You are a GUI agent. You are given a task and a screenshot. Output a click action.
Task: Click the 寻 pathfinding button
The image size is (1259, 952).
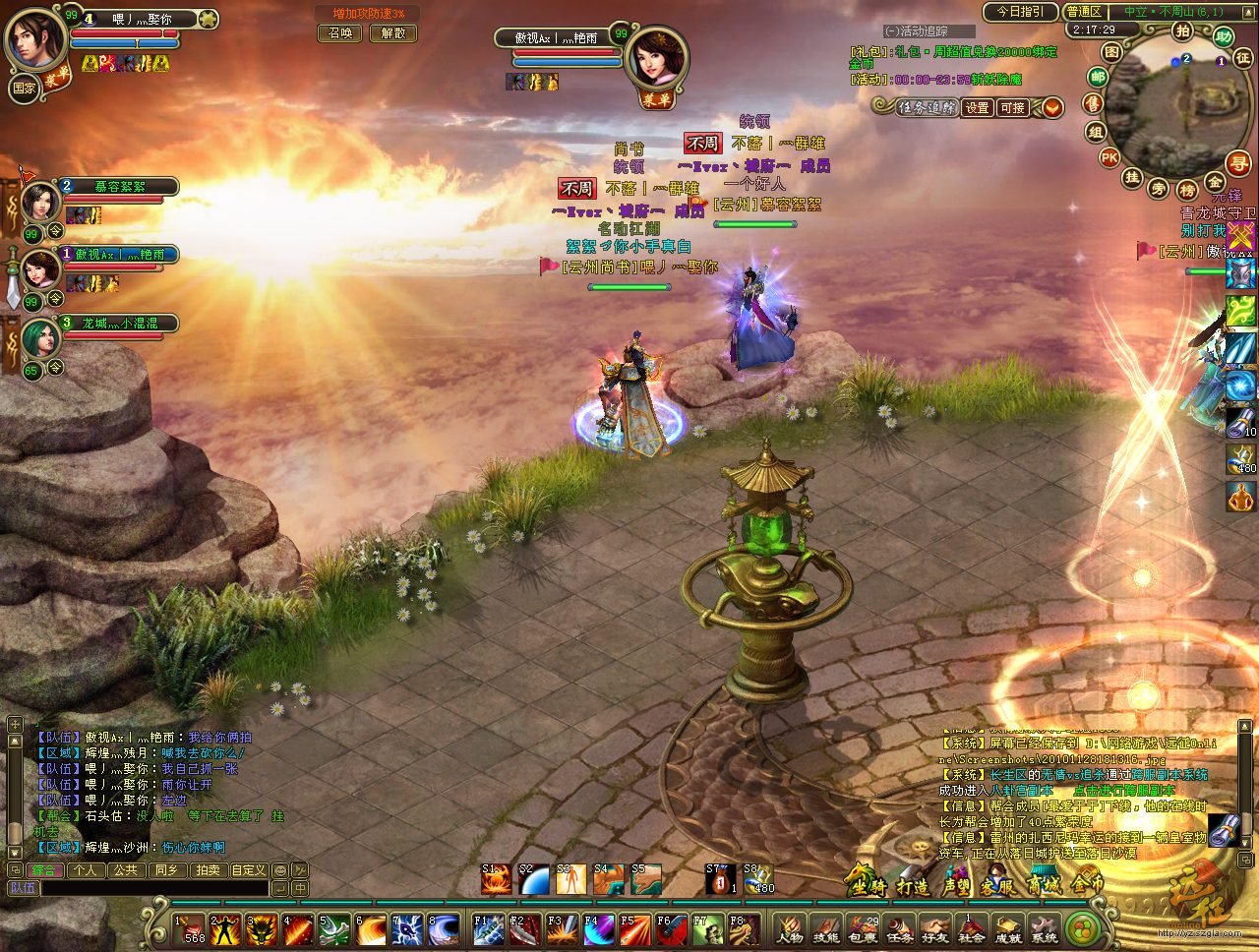tap(1237, 163)
